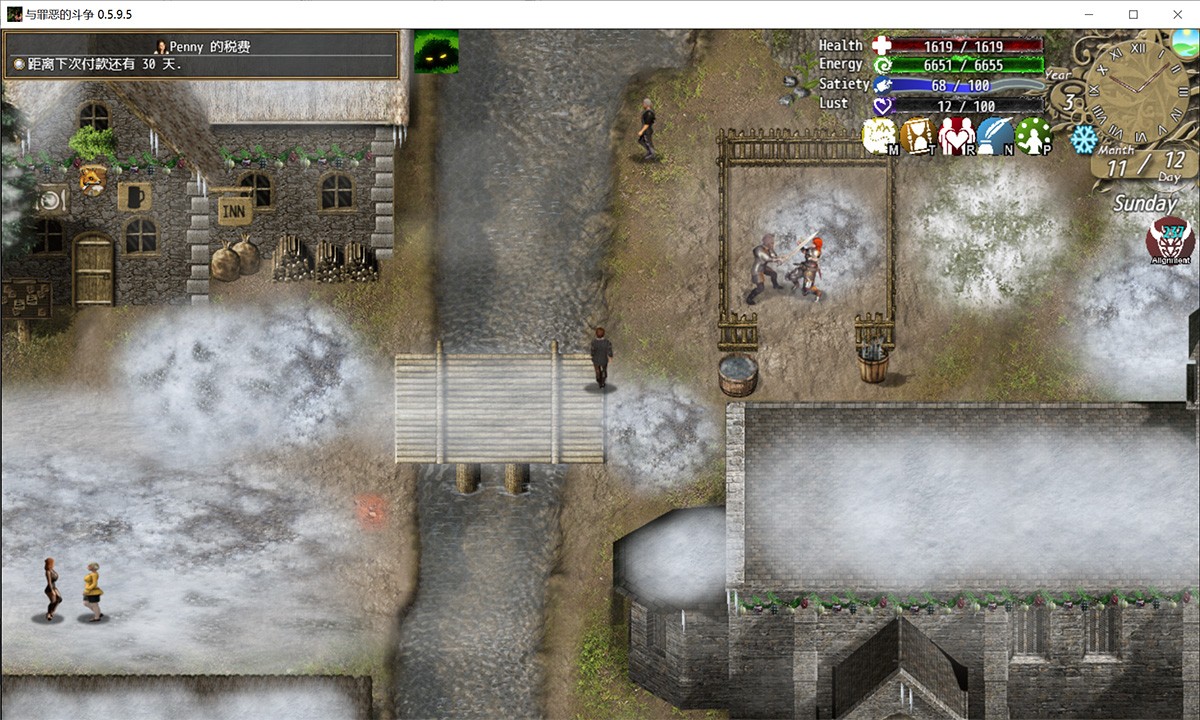Click the green shadow creature icon
1200x720 pixels.
click(x=436, y=50)
